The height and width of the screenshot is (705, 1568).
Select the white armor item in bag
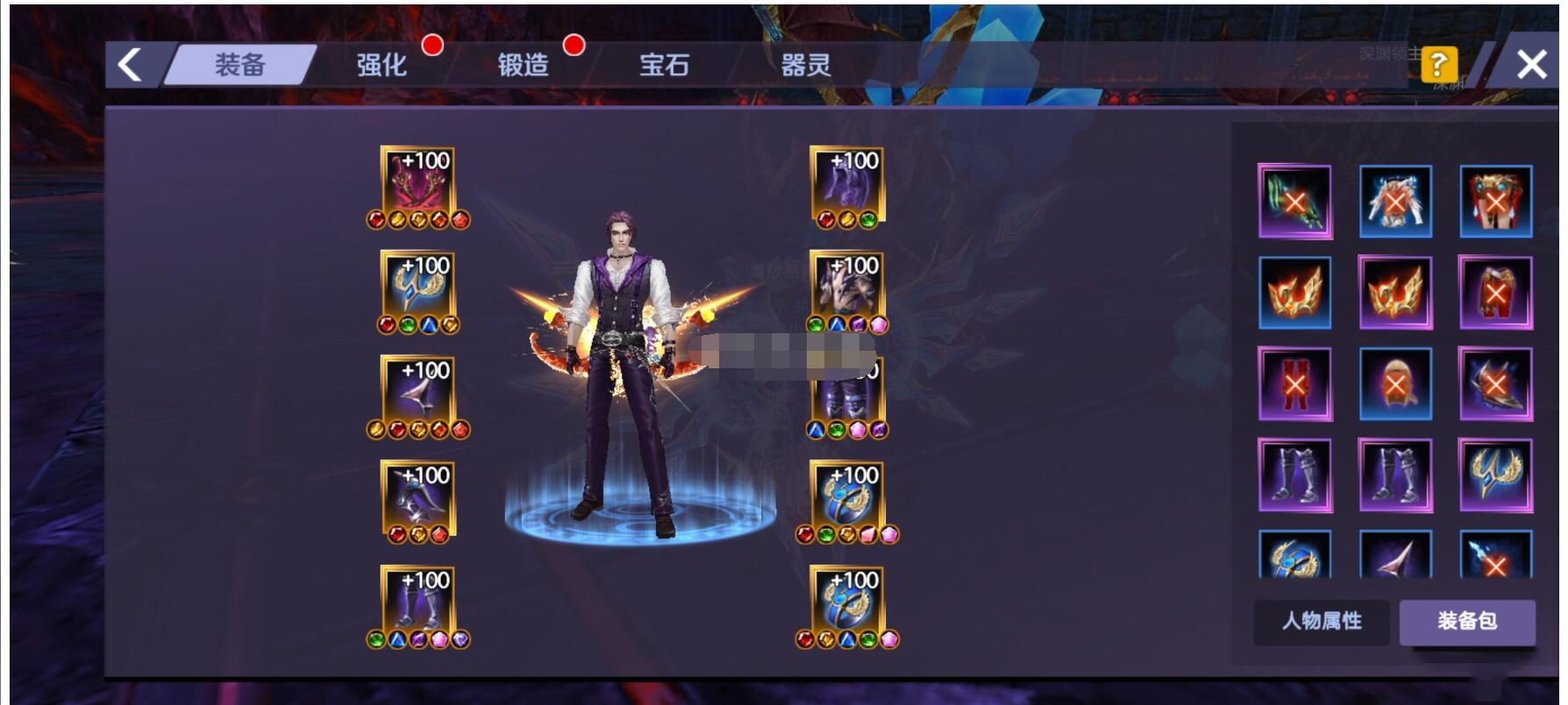[1395, 202]
